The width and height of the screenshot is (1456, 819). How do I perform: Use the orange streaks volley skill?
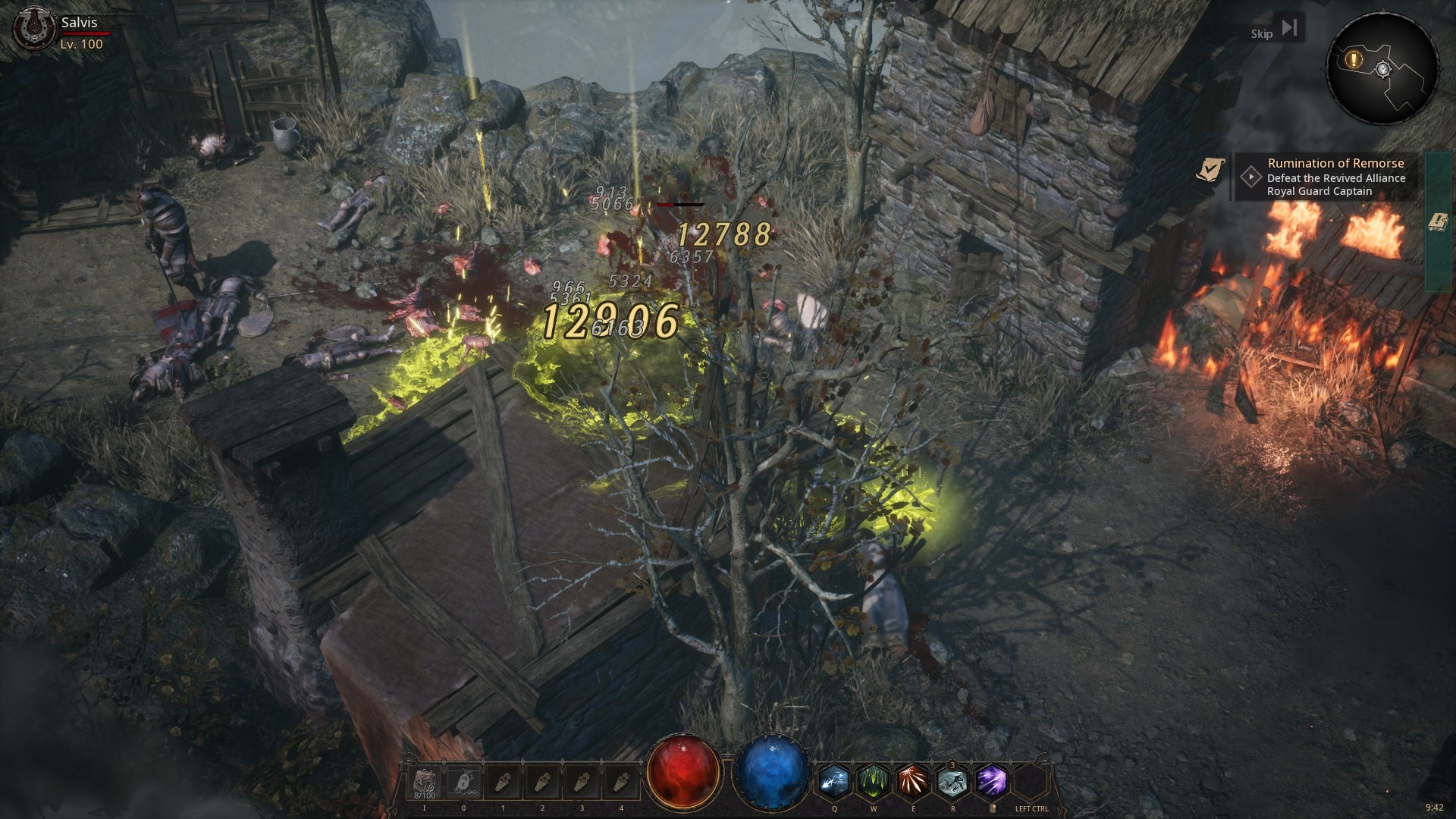[x=913, y=781]
